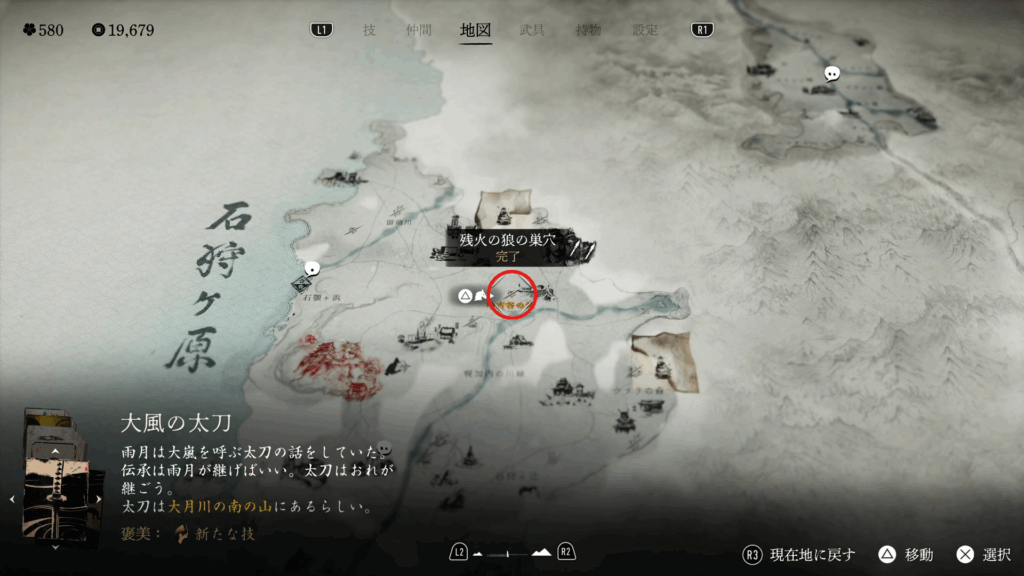The height and width of the screenshot is (576, 1024).
Task: Click the up arrow above the quest card
Action: pyautogui.click(x=56, y=452)
